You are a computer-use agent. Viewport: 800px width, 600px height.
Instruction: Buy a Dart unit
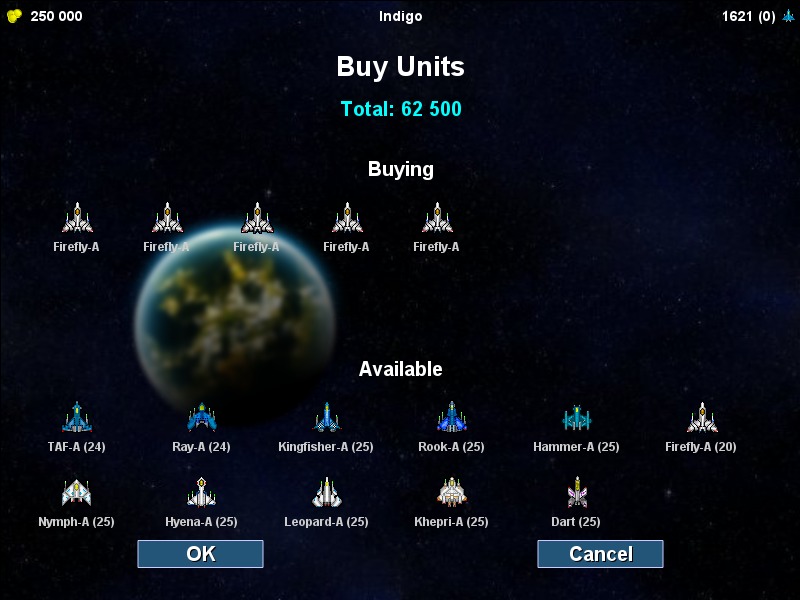[576, 493]
